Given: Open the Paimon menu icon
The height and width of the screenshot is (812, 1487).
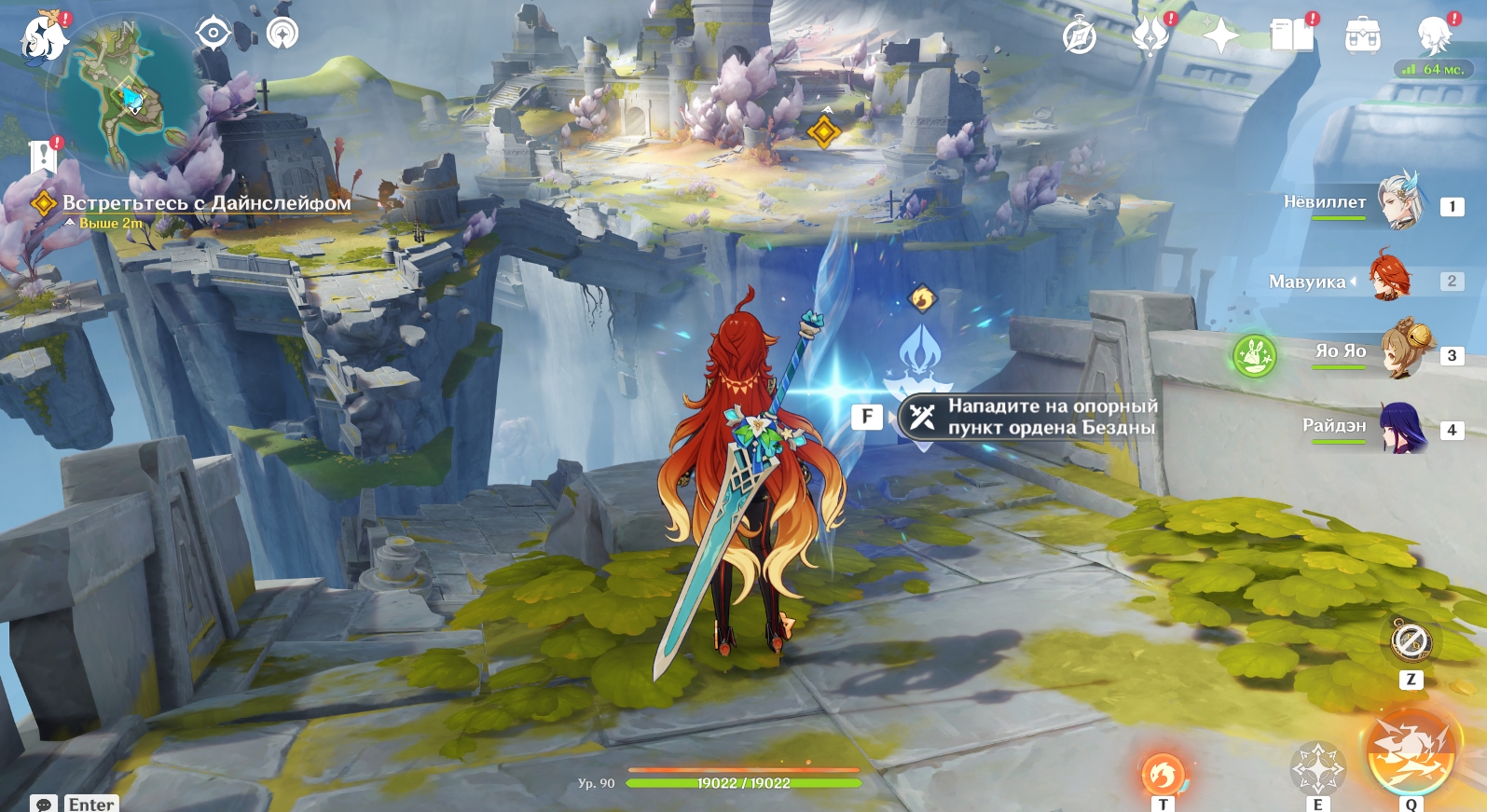Looking at the screenshot, I should tap(43, 38).
